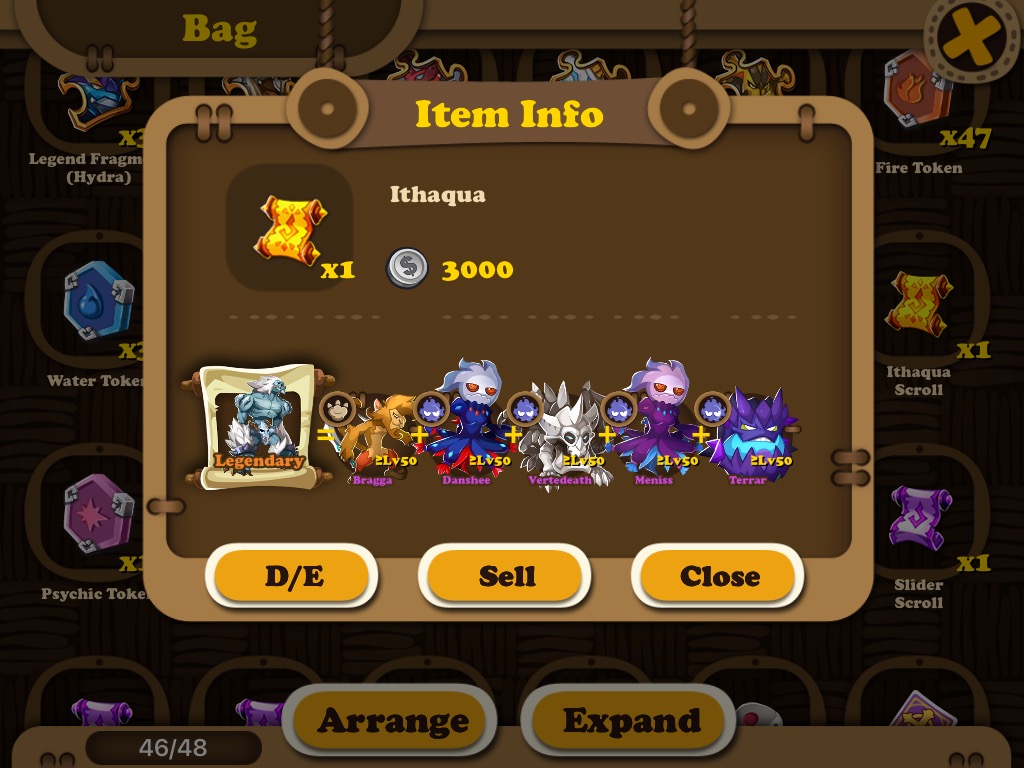Close the Item Info dialog
1024x768 pixels.
719,576
